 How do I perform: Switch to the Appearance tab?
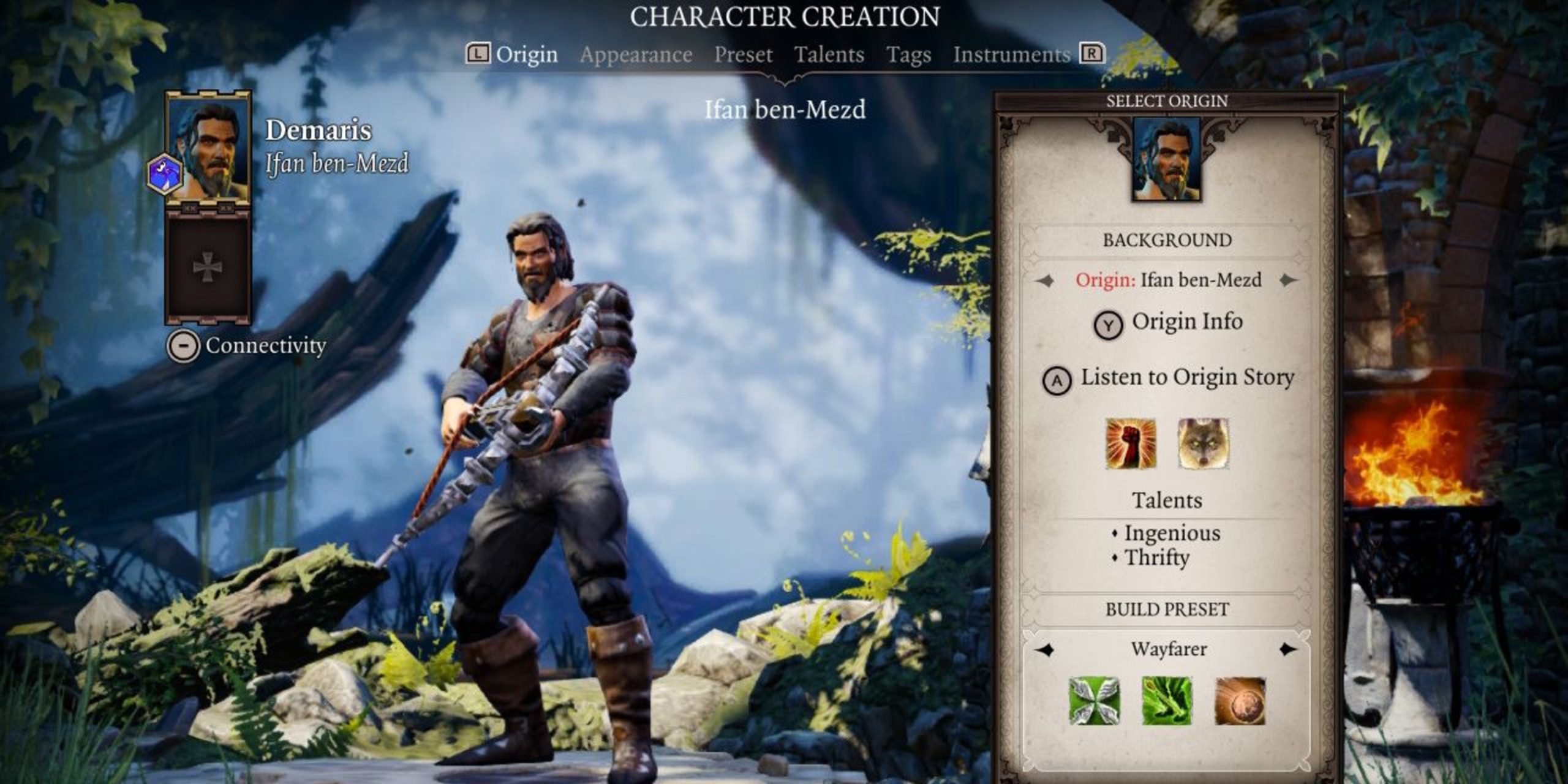click(x=636, y=55)
